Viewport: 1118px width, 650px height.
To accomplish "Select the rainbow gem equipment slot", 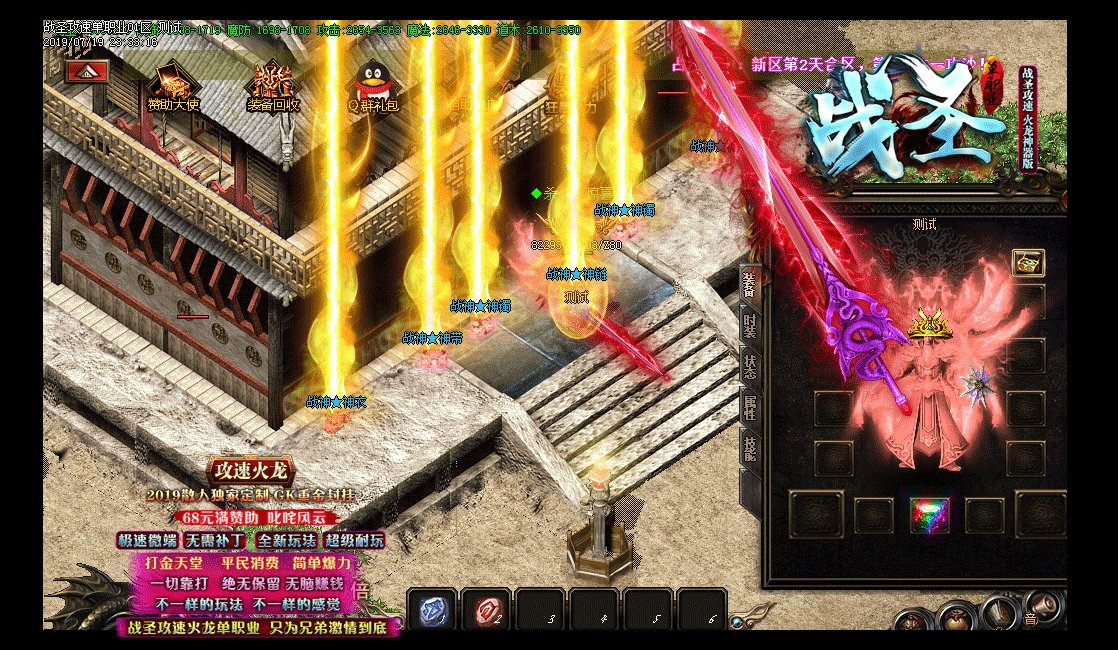I will pyautogui.click(x=930, y=516).
